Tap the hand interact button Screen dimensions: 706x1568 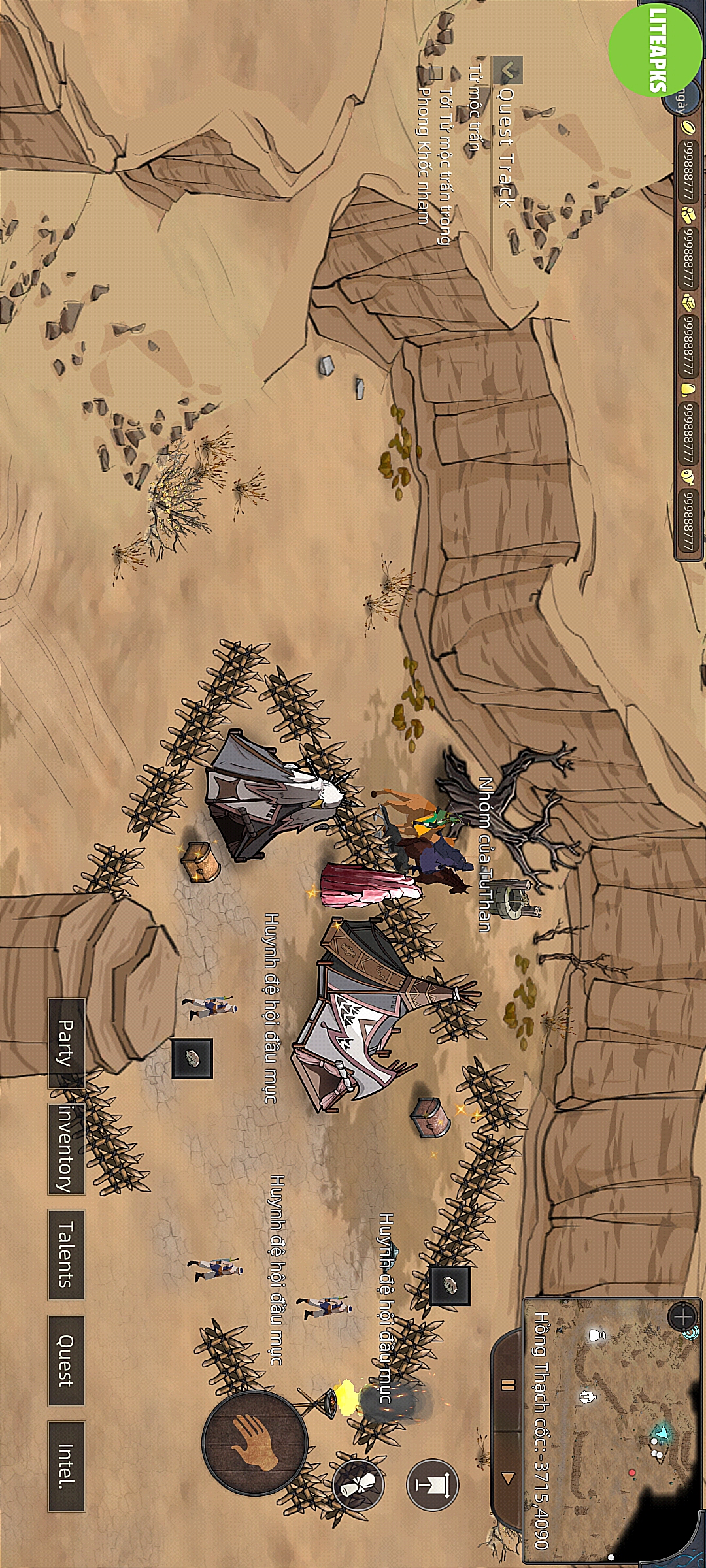(x=254, y=1443)
